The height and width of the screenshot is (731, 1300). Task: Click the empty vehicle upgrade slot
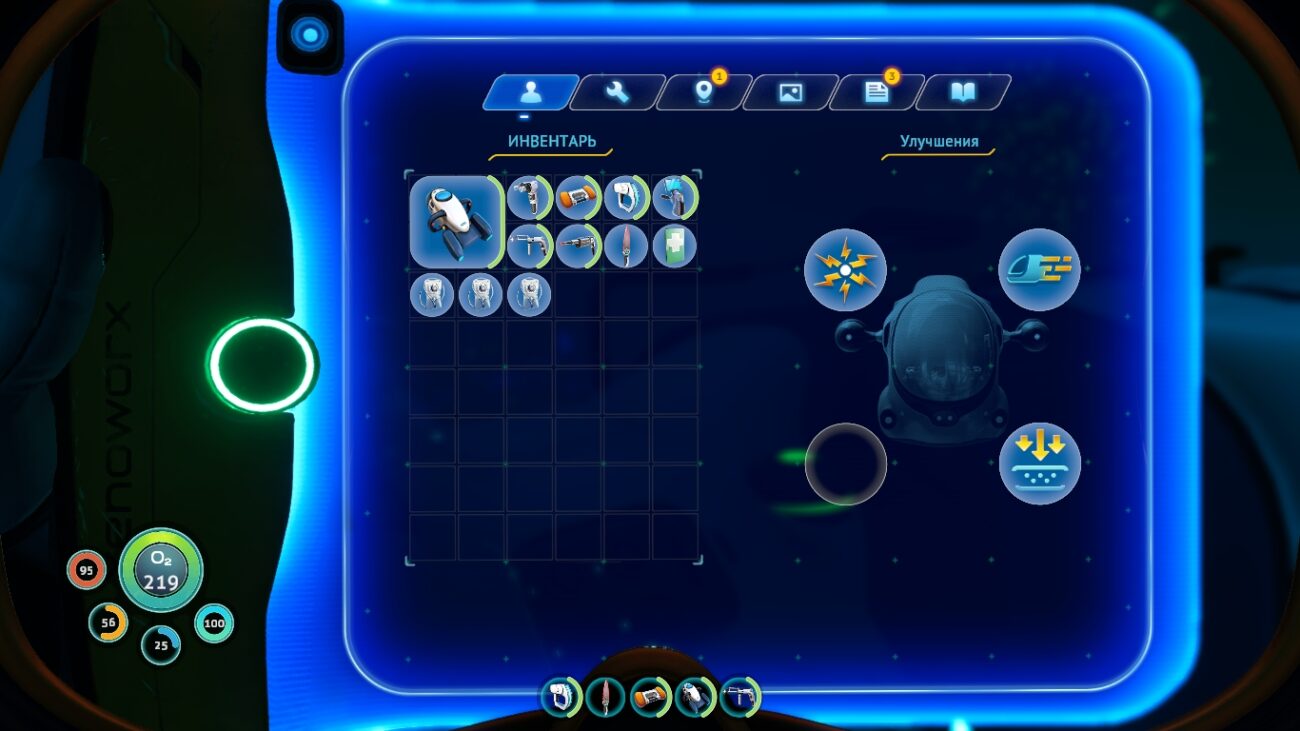(x=845, y=462)
